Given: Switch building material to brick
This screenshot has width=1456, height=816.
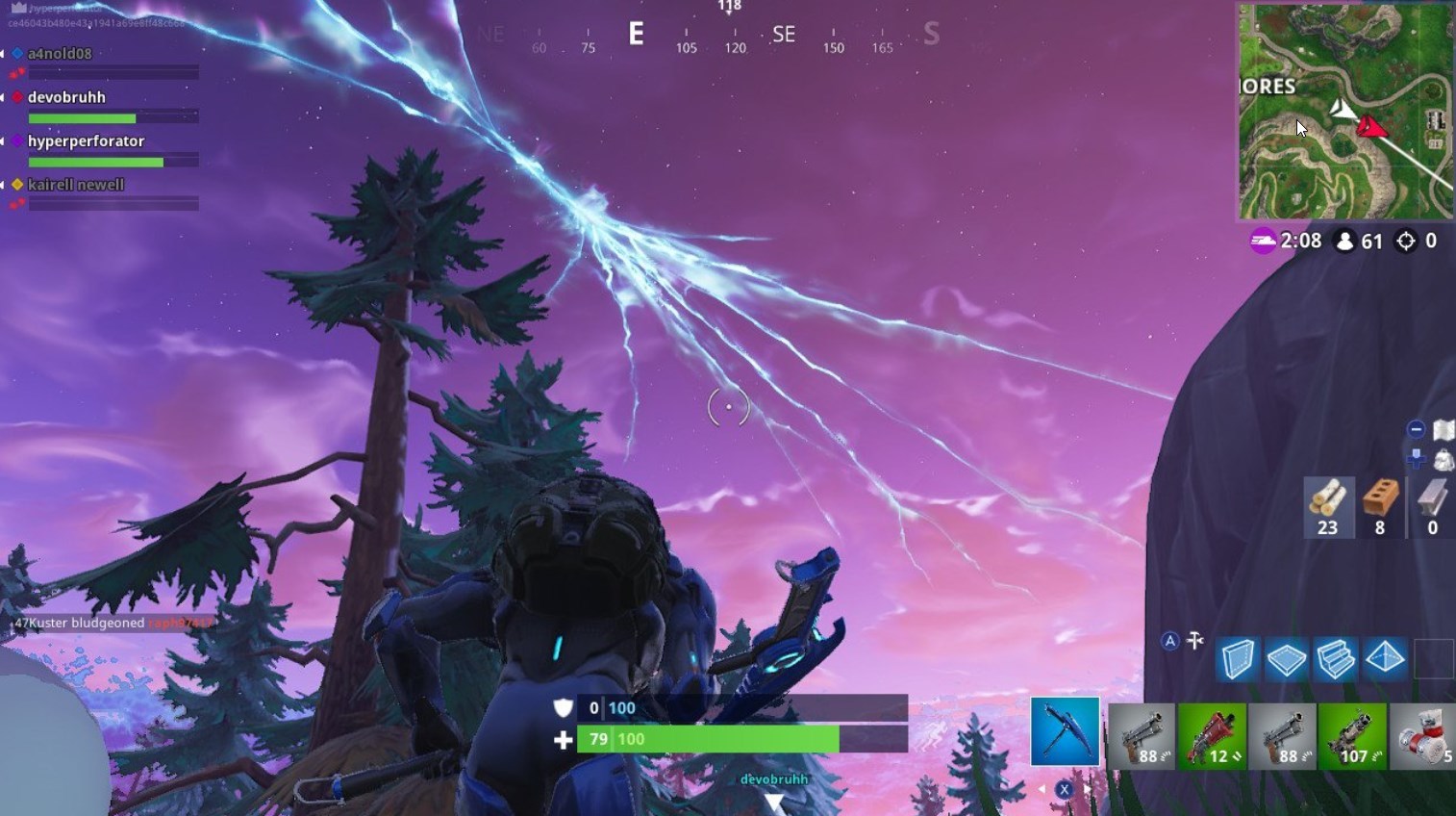Looking at the screenshot, I should click(x=1380, y=506).
